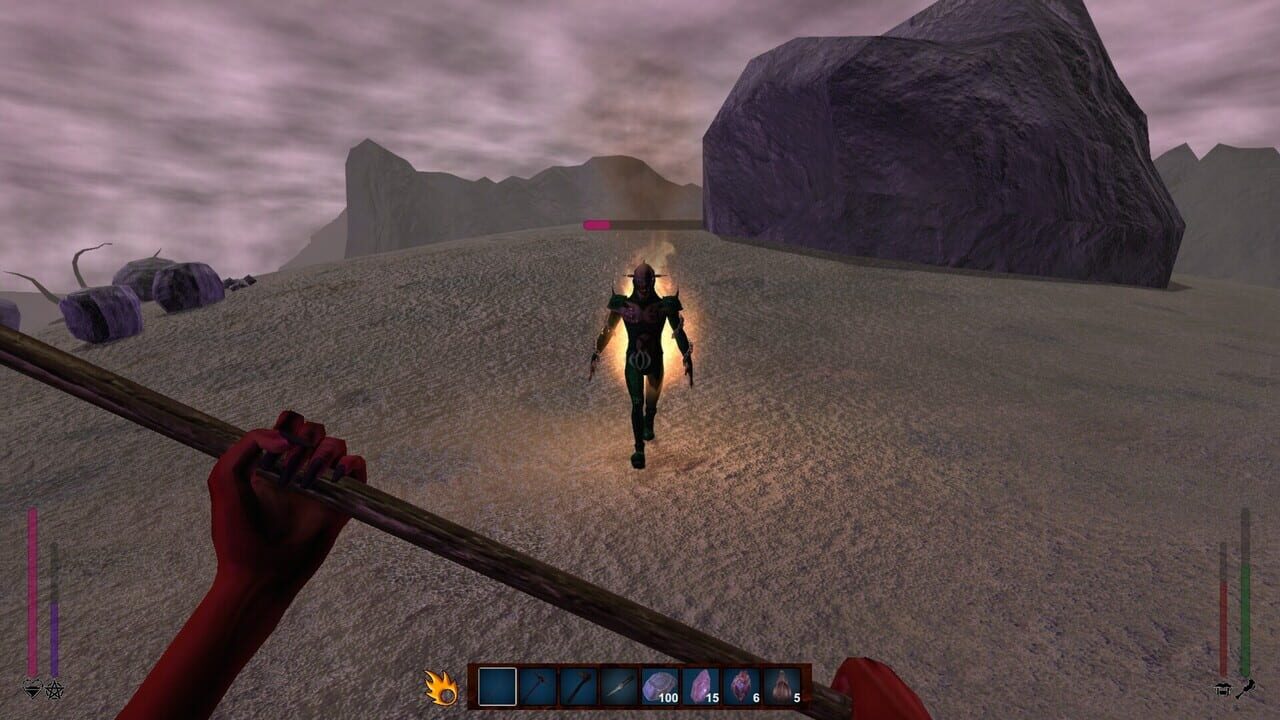
Task: Toggle the fire spell active state
Action: tap(441, 687)
